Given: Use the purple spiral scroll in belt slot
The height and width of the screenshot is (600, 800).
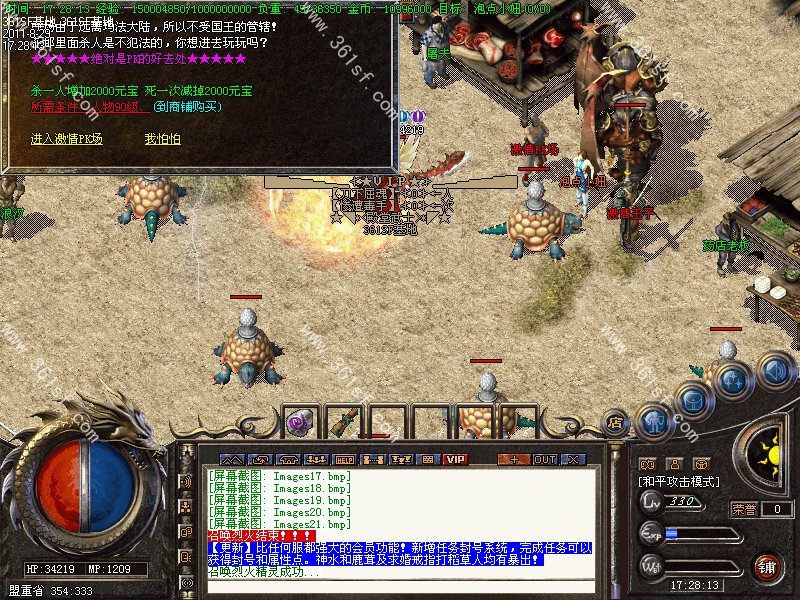Looking at the screenshot, I should coord(299,422).
